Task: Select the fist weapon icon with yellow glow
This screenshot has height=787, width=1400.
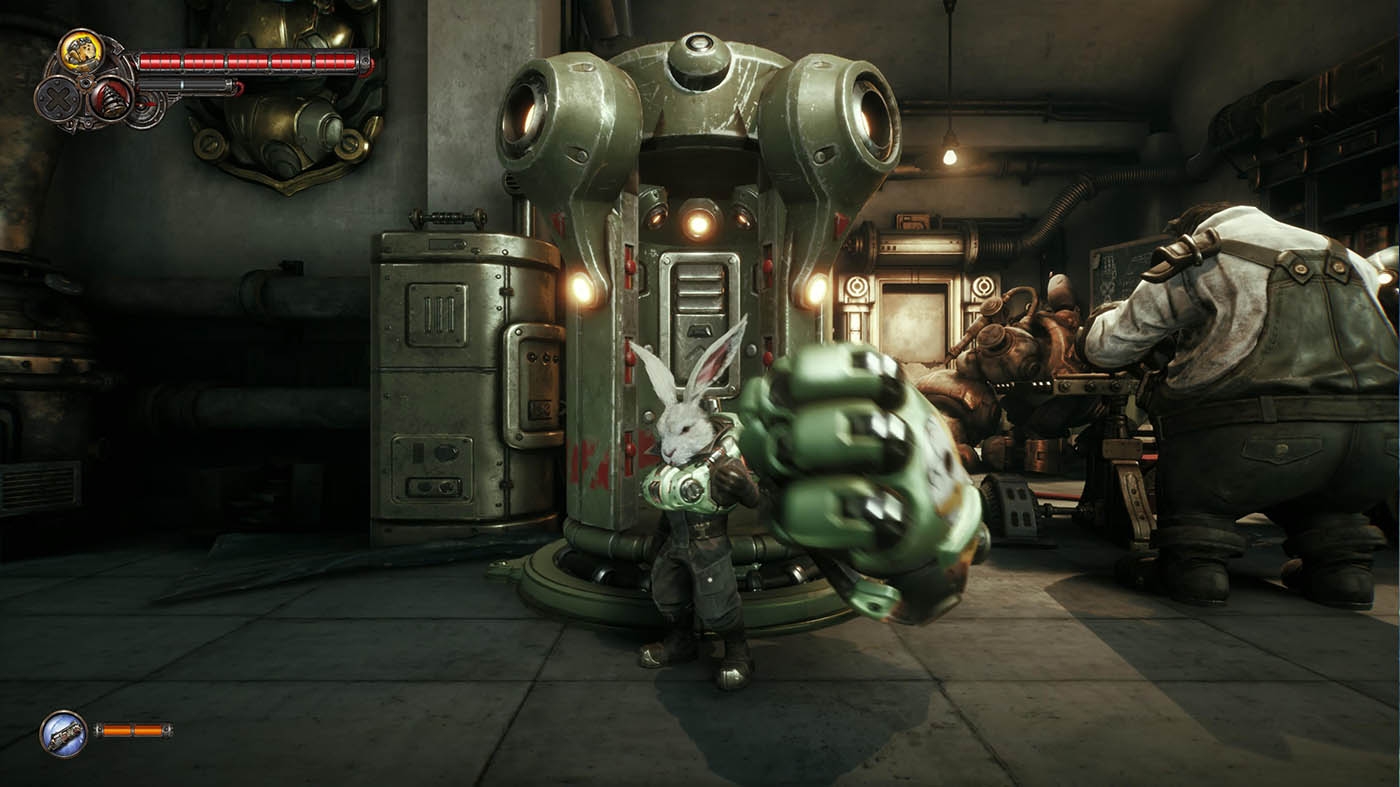Action: [80, 50]
